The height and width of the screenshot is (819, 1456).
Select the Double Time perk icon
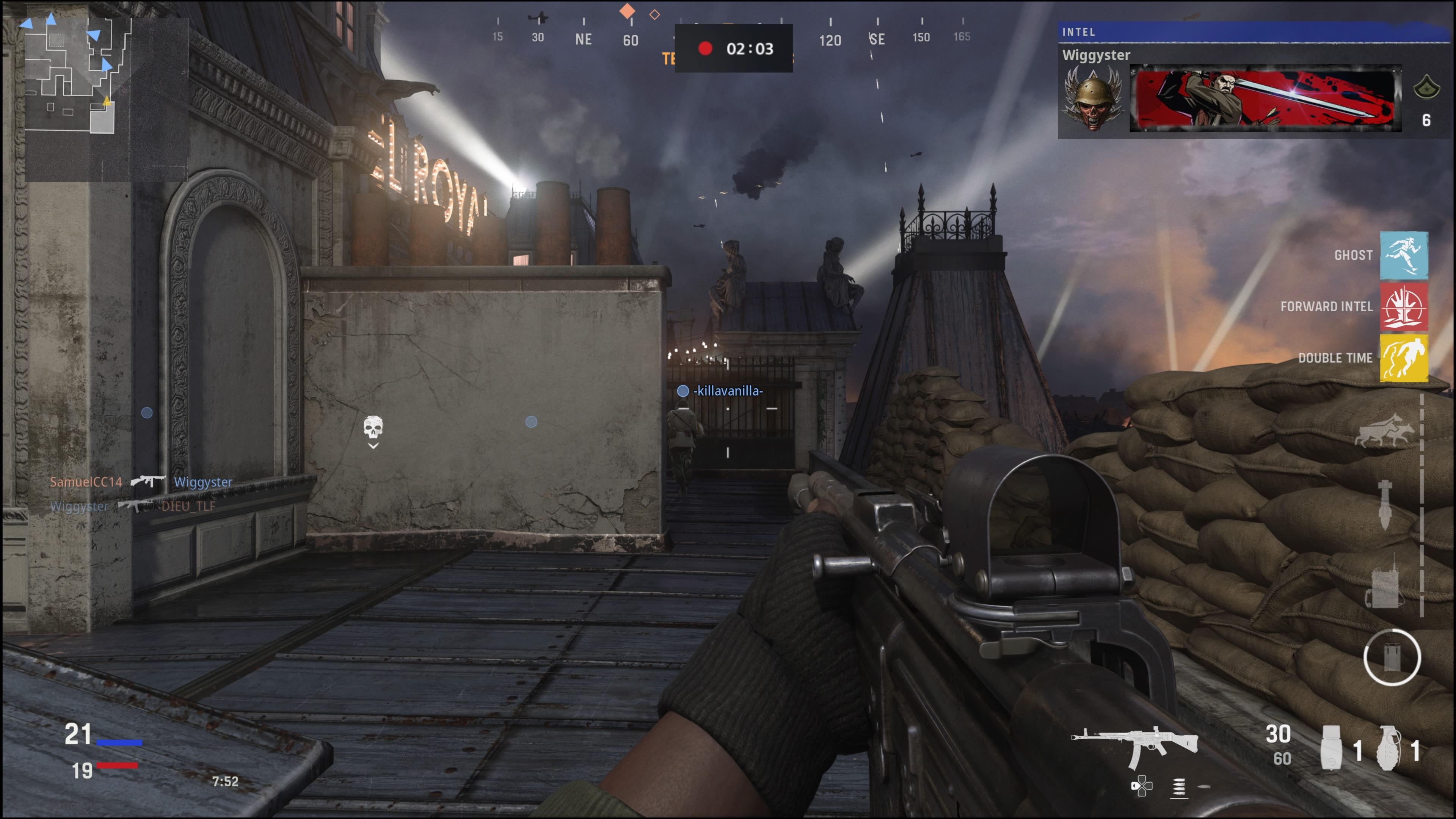click(1403, 358)
